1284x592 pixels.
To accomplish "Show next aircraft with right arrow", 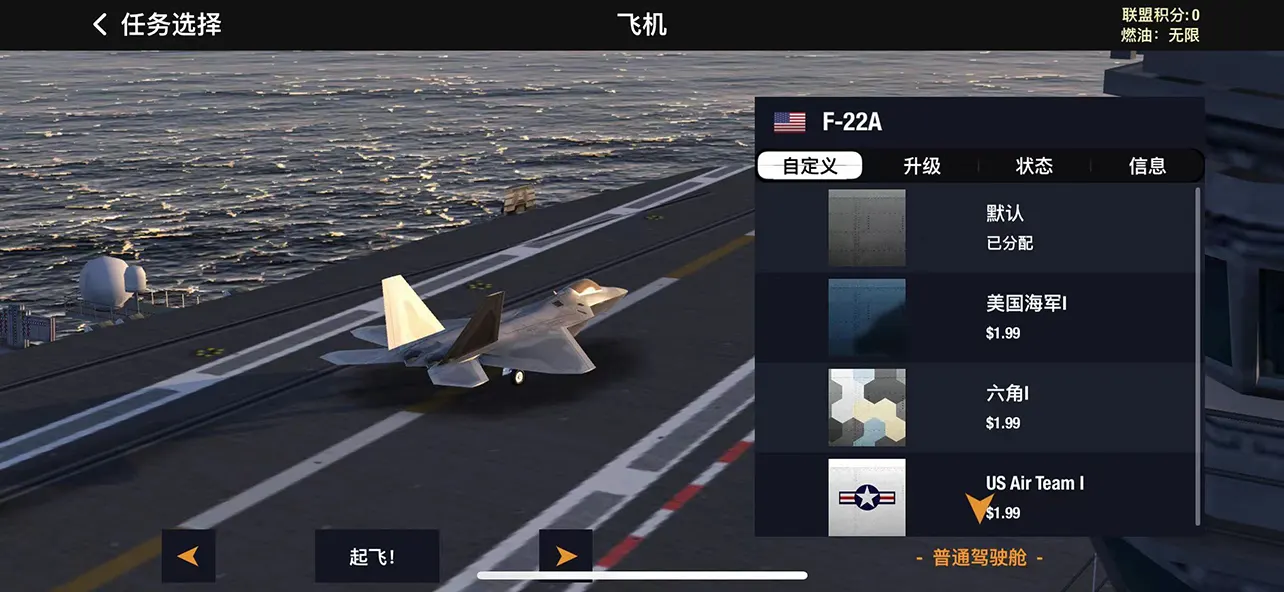I will (566, 556).
